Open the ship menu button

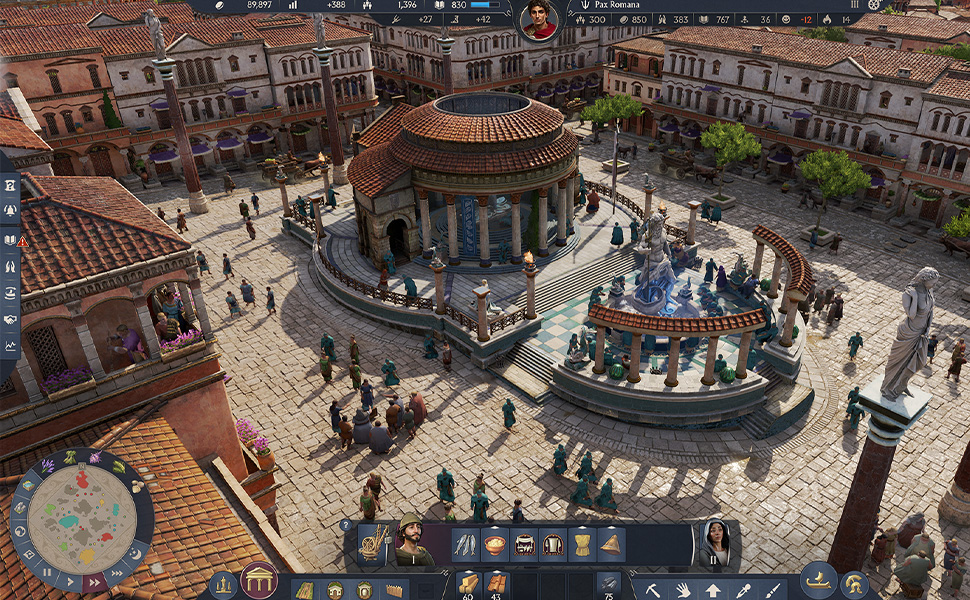818,582
